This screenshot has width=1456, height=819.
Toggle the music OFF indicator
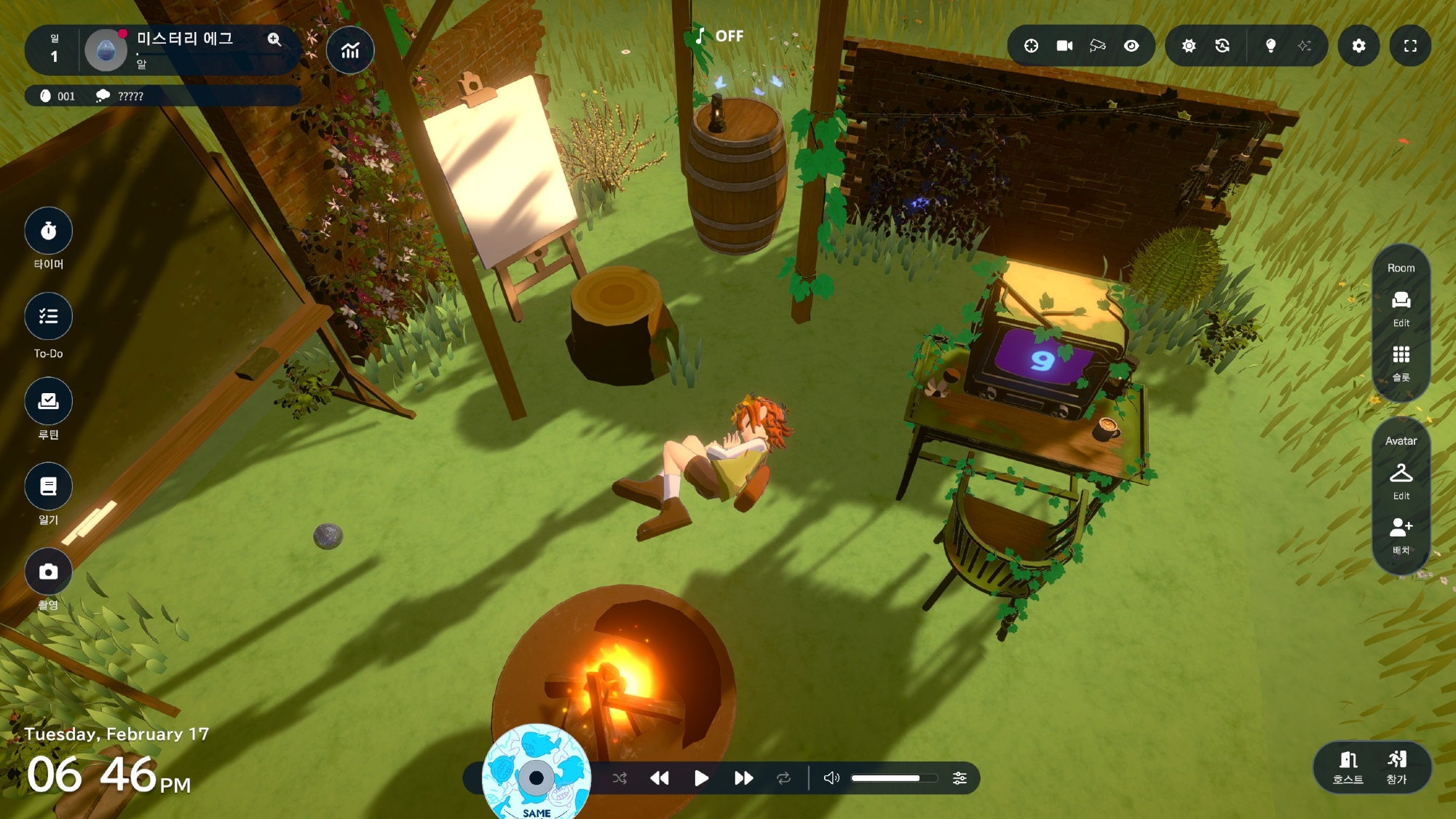719,36
